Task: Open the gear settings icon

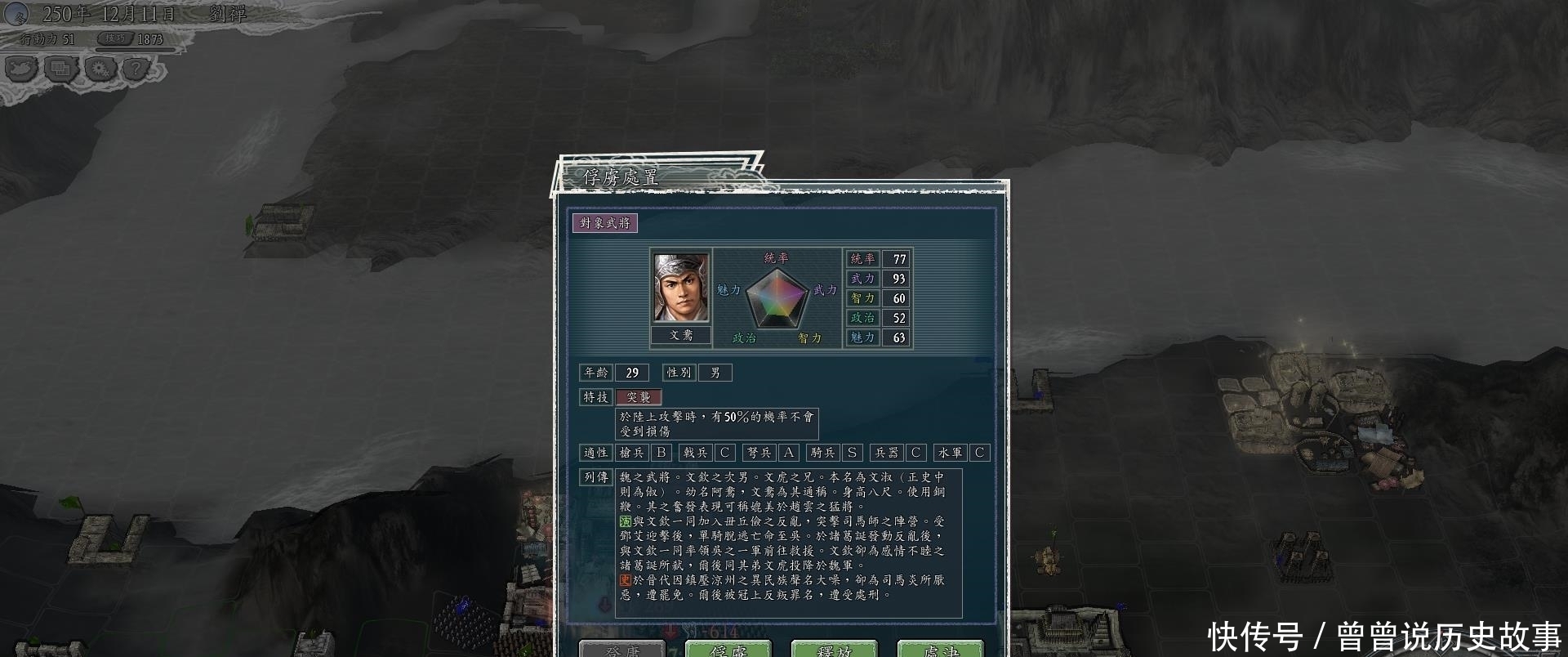Action: click(100, 69)
